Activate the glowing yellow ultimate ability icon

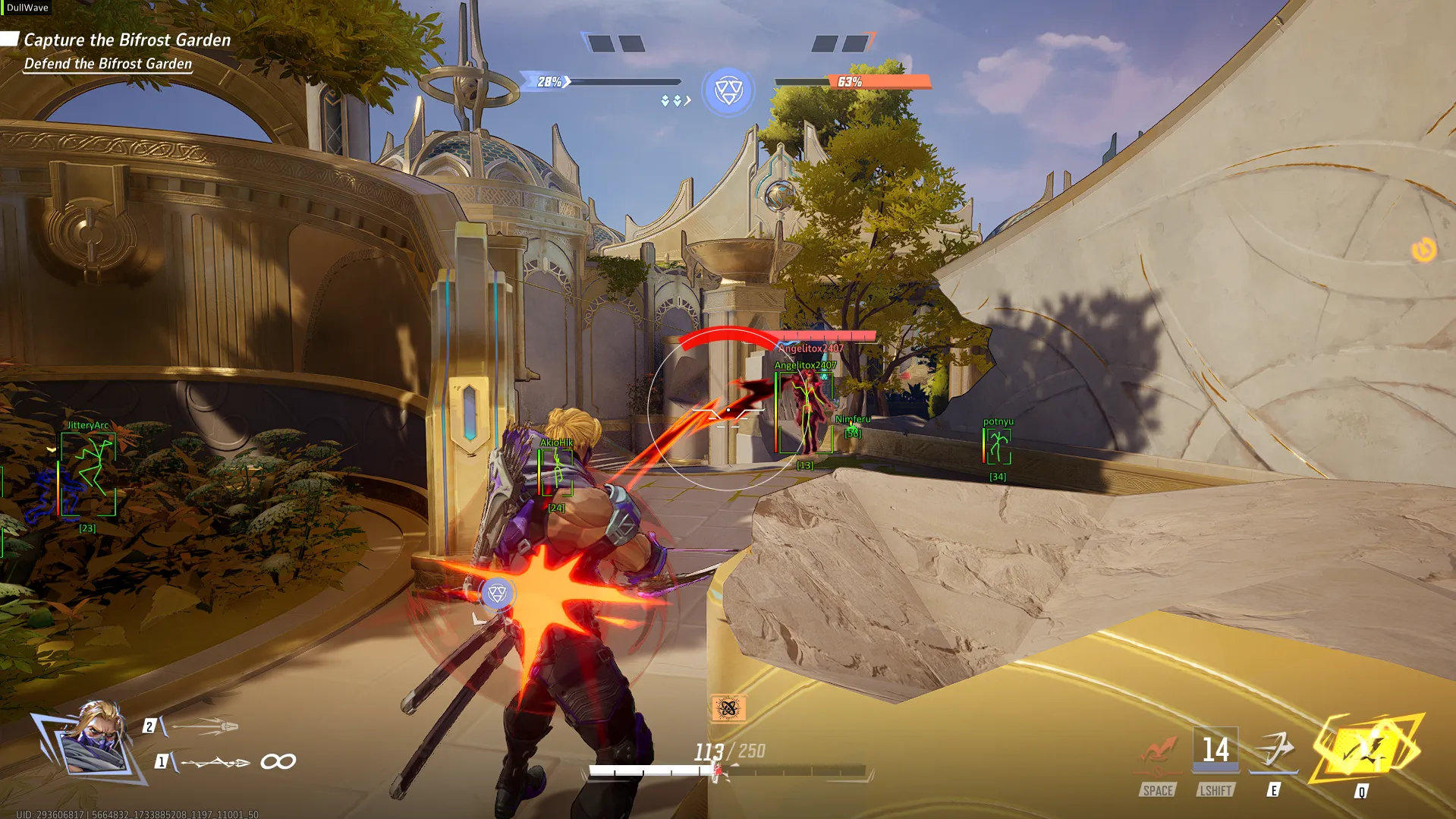pos(1367,751)
